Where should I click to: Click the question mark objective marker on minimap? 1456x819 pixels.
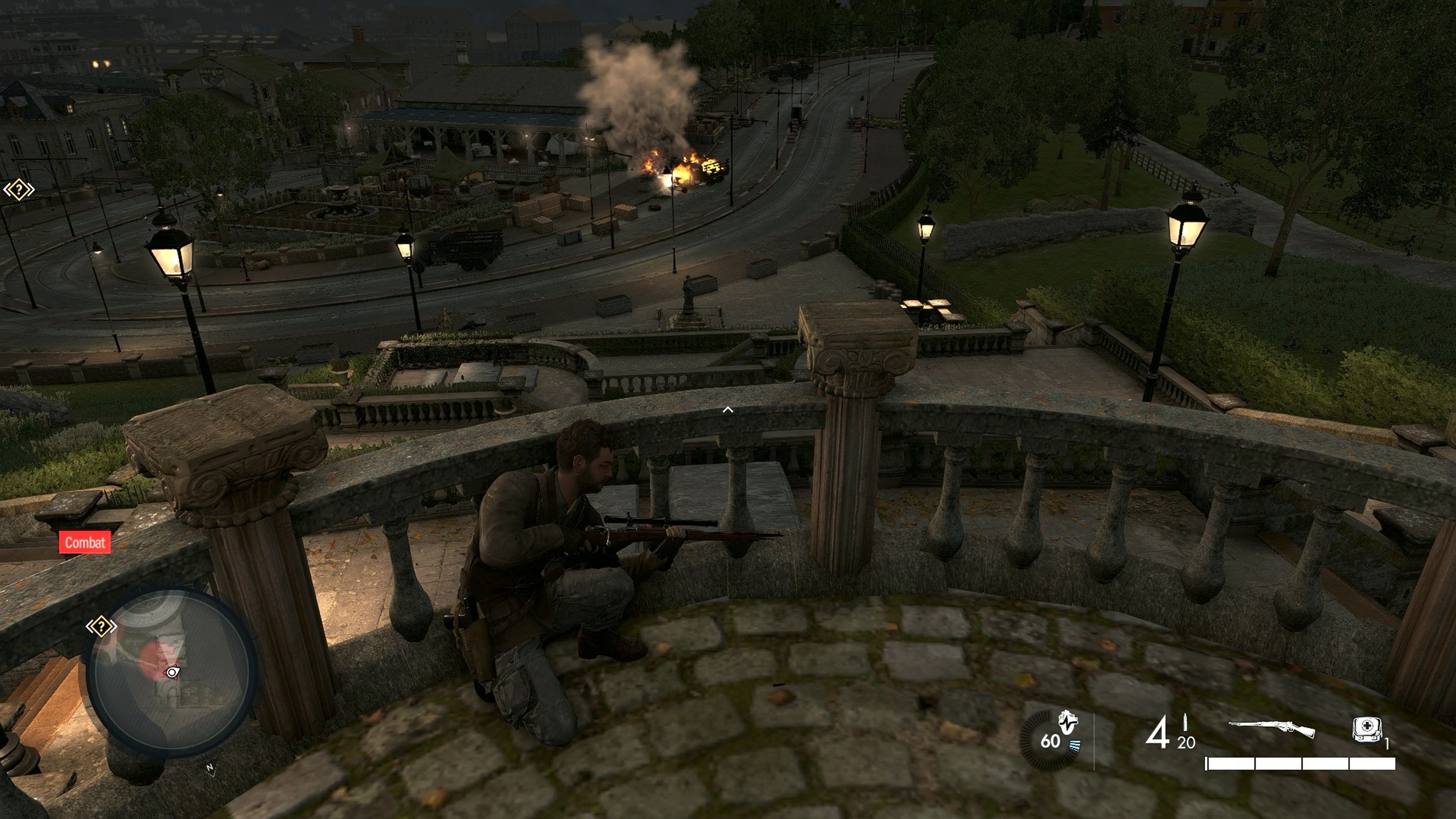(102, 627)
